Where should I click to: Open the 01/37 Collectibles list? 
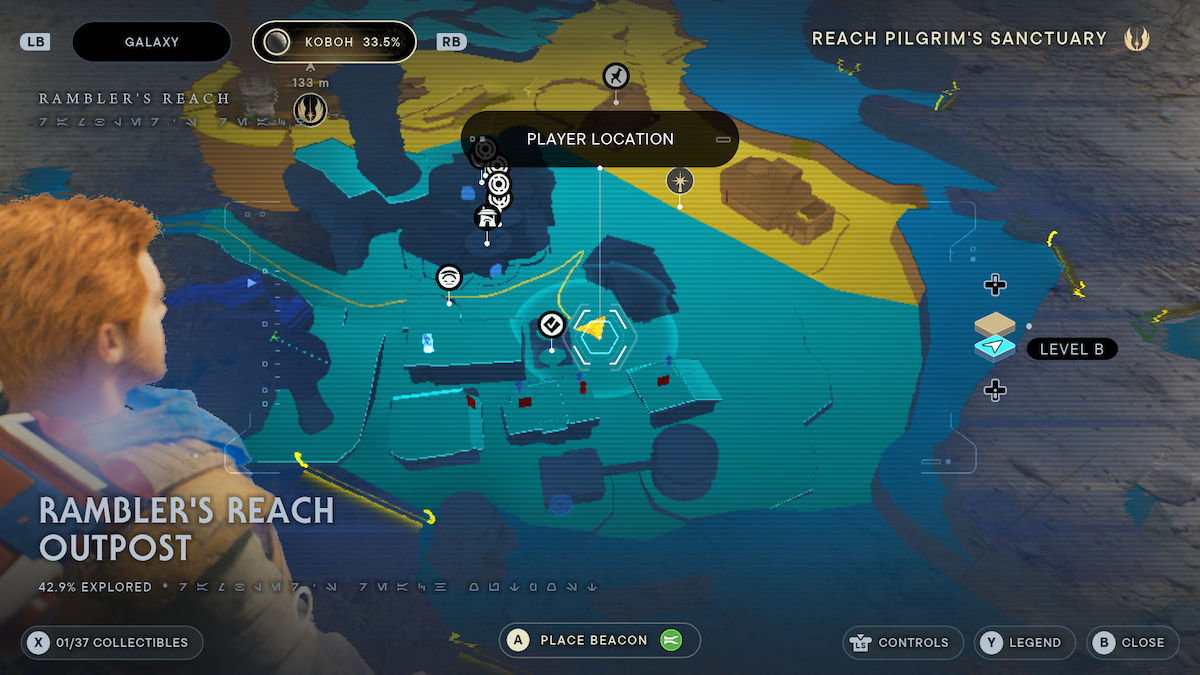[111, 642]
